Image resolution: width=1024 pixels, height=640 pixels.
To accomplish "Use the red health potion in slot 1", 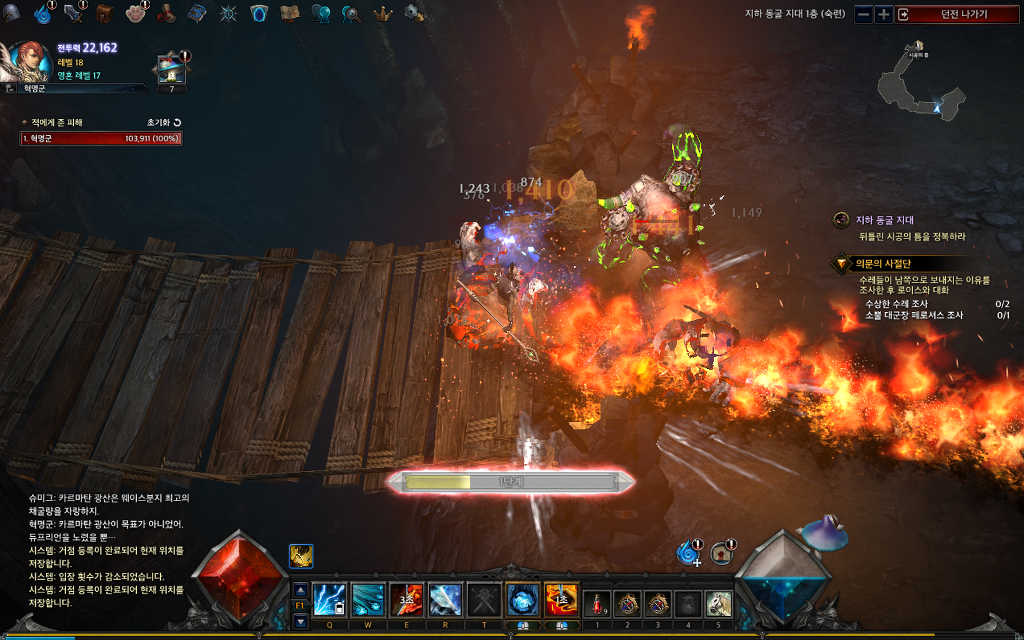I will coord(597,603).
